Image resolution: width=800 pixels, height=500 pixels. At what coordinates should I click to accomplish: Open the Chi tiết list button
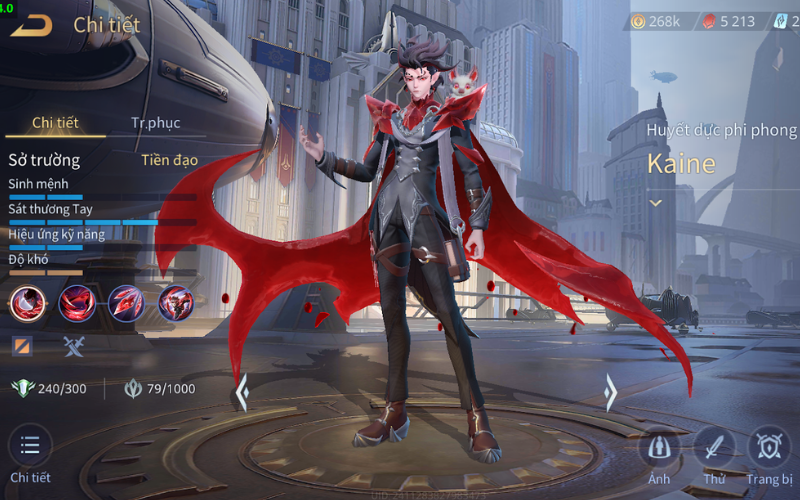click(x=30, y=446)
